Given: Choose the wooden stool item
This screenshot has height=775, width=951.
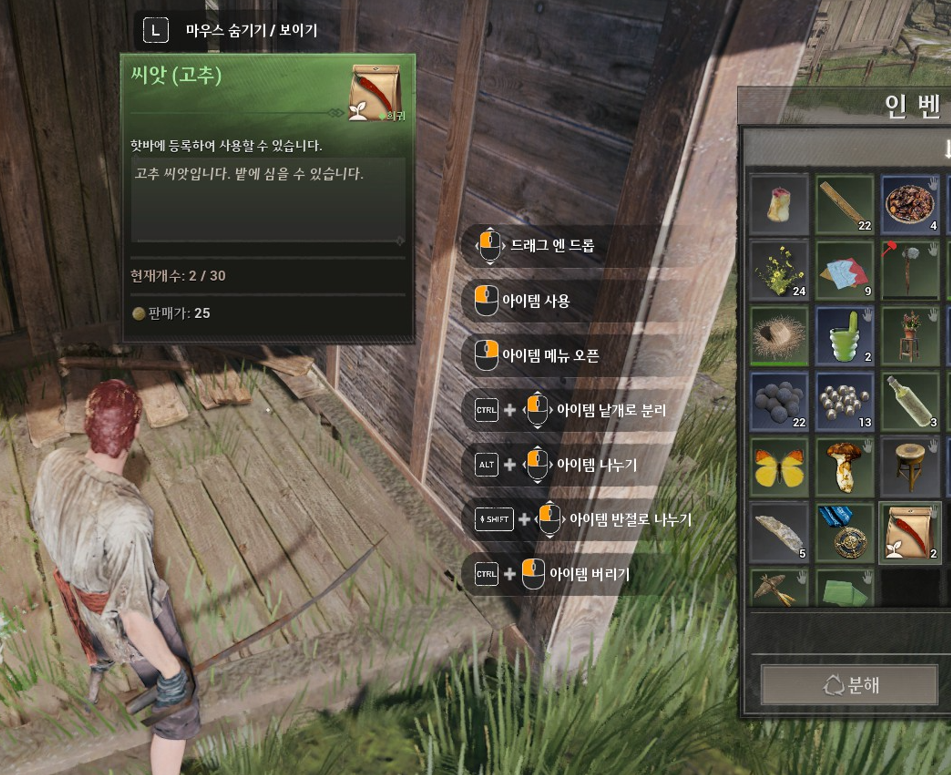Looking at the screenshot, I should [x=910, y=467].
